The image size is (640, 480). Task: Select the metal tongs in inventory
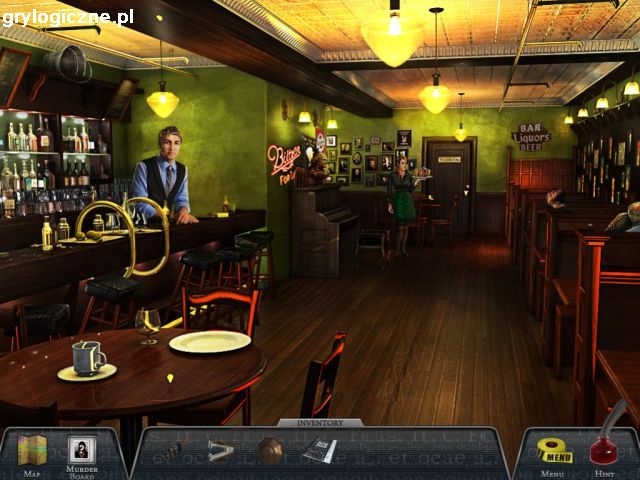tap(221, 451)
